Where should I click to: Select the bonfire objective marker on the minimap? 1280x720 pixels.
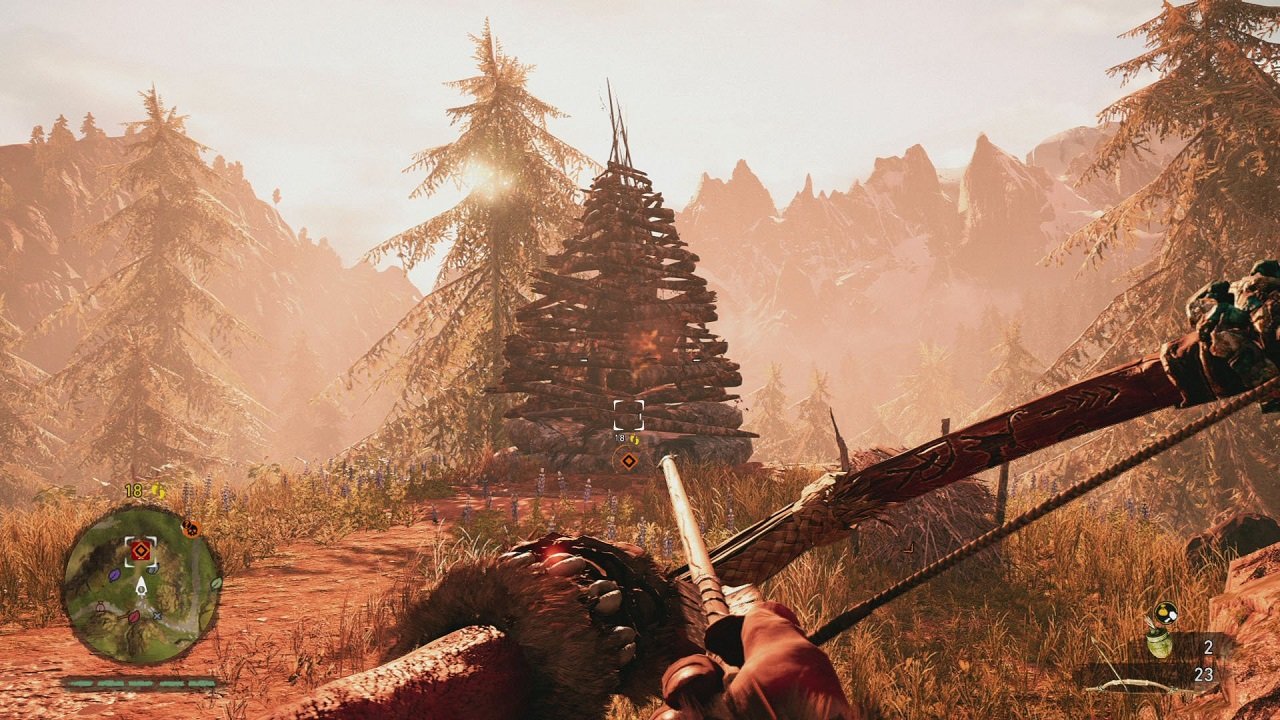139,550
